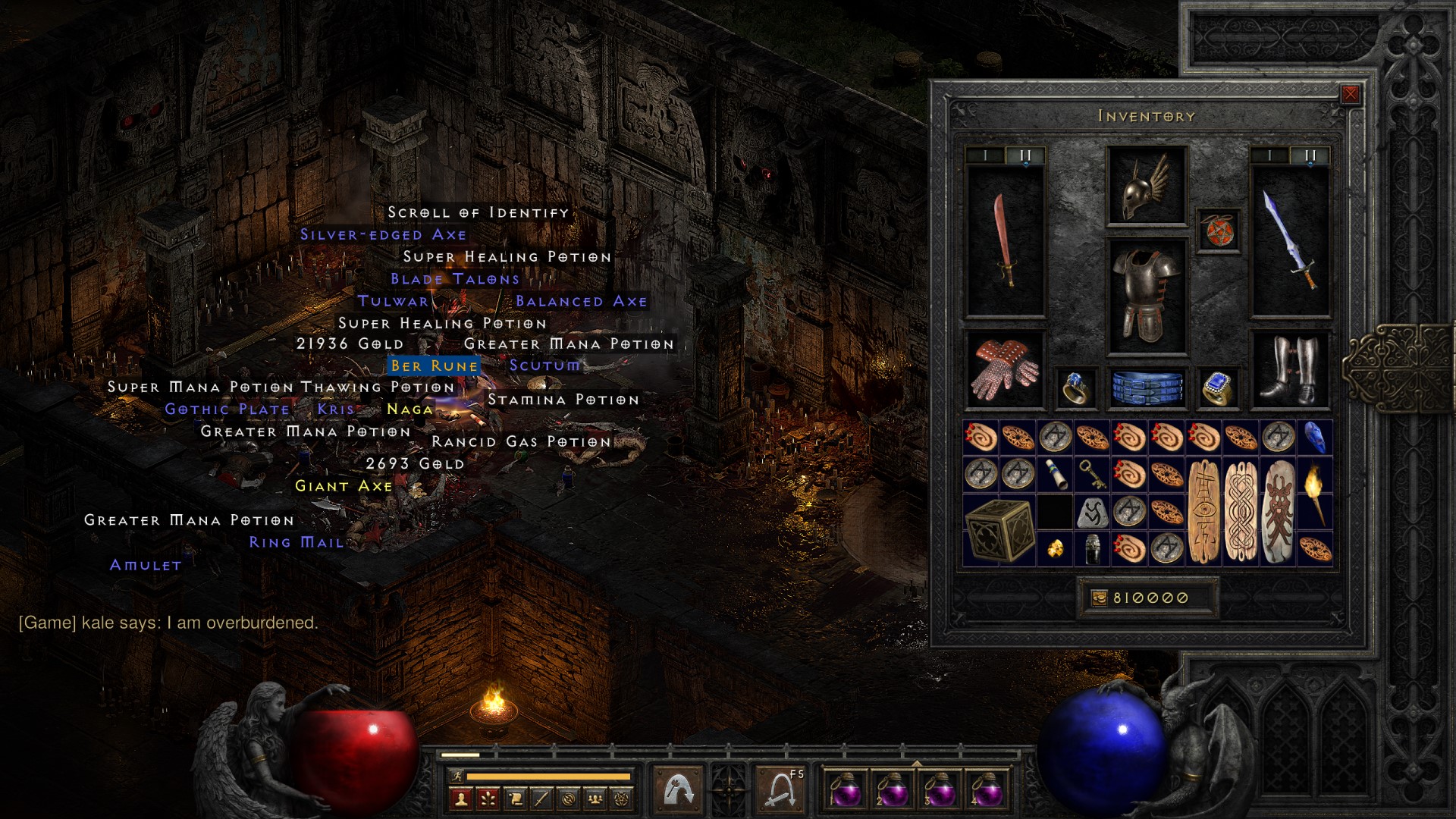Use the purple potion in belt slot 1
Screen dimensions: 1456x819
(844, 791)
